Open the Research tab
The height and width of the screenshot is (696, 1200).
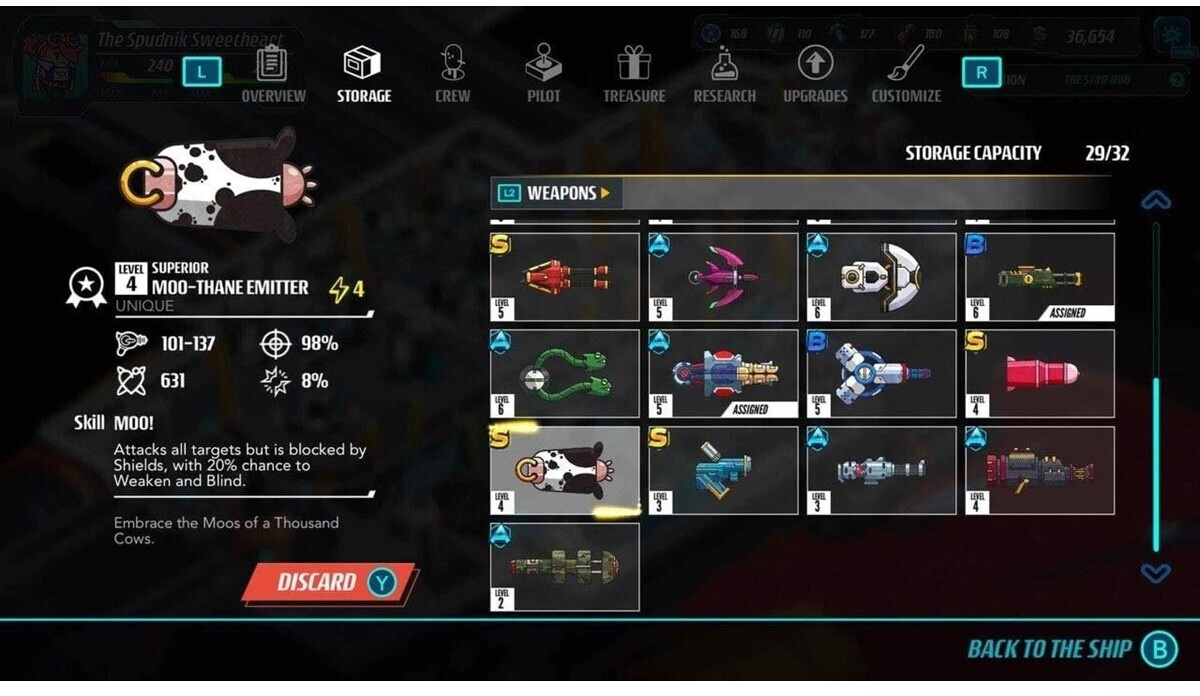pos(724,75)
